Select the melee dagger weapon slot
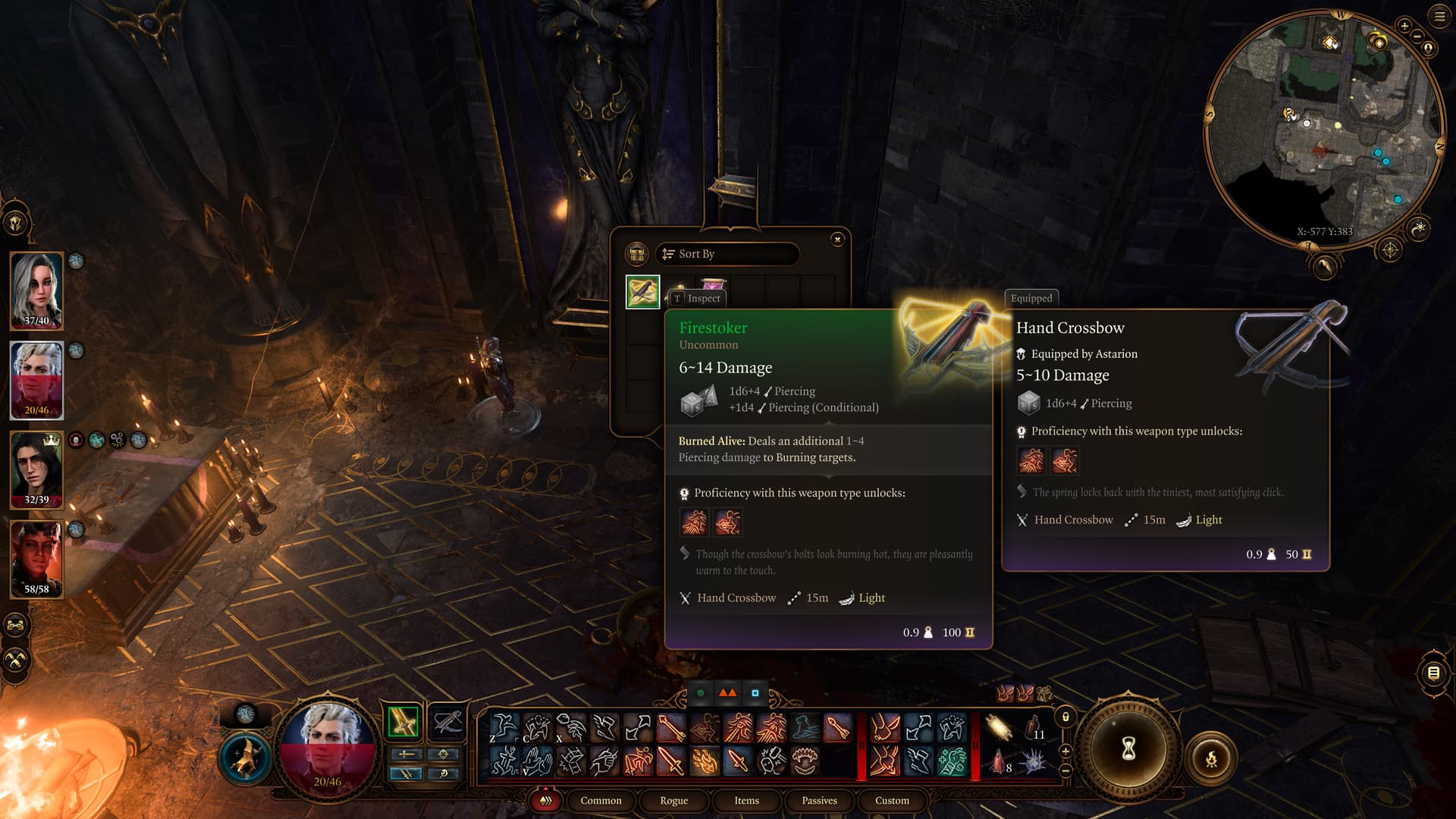The image size is (1456, 819). tap(403, 721)
